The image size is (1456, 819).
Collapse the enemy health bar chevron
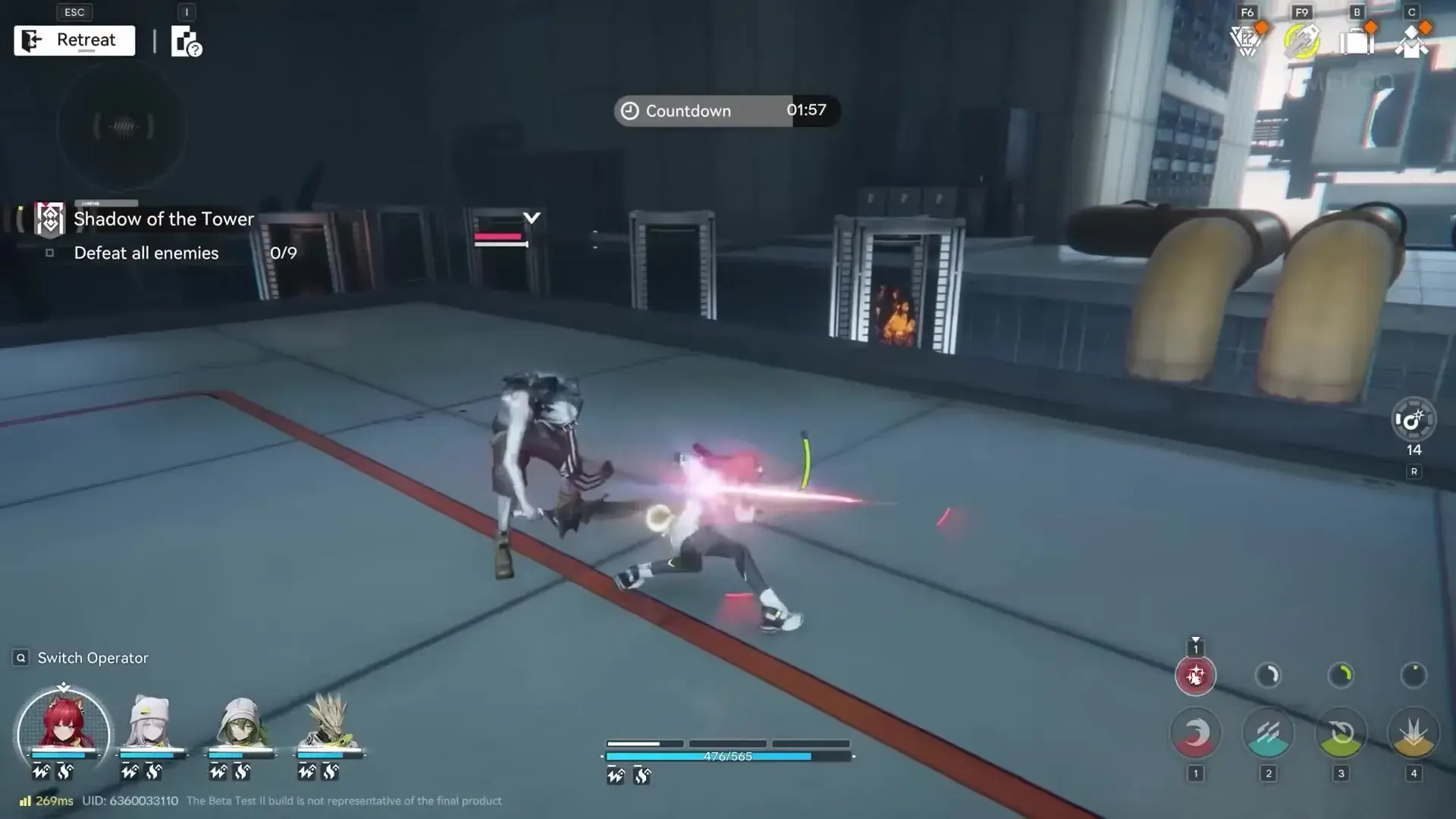coord(531,219)
